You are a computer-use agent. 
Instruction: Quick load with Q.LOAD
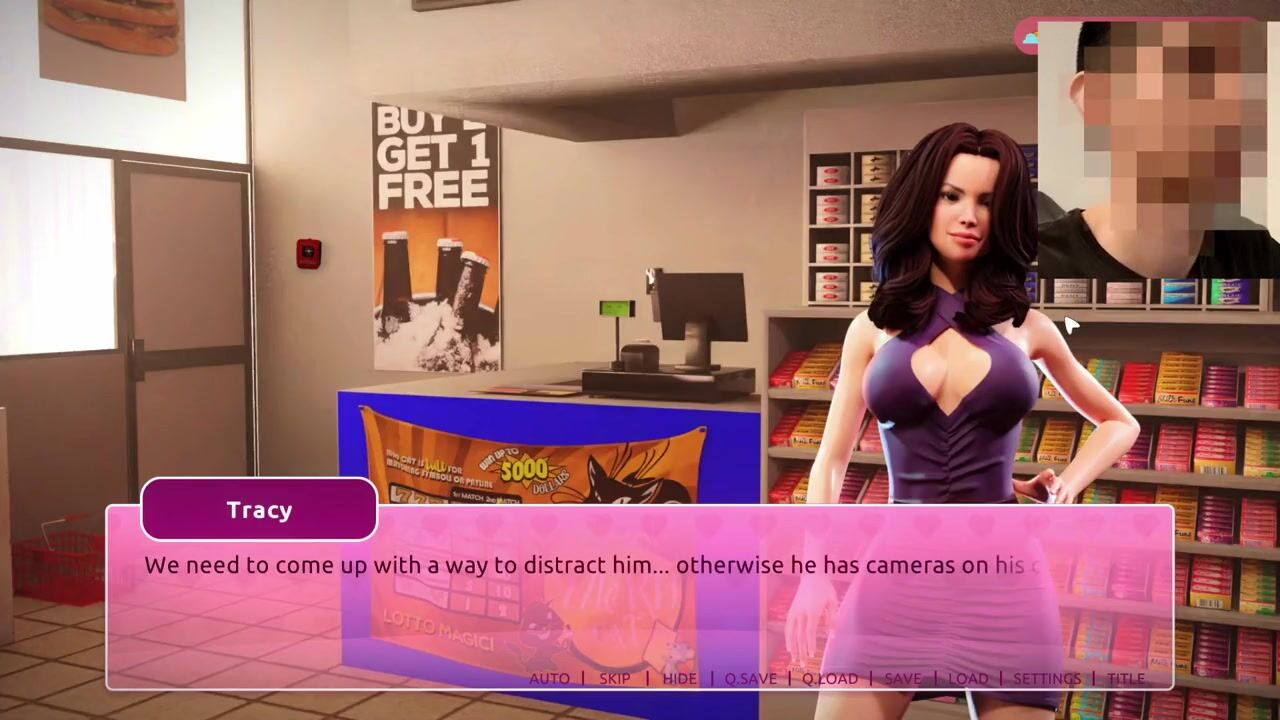click(830, 678)
